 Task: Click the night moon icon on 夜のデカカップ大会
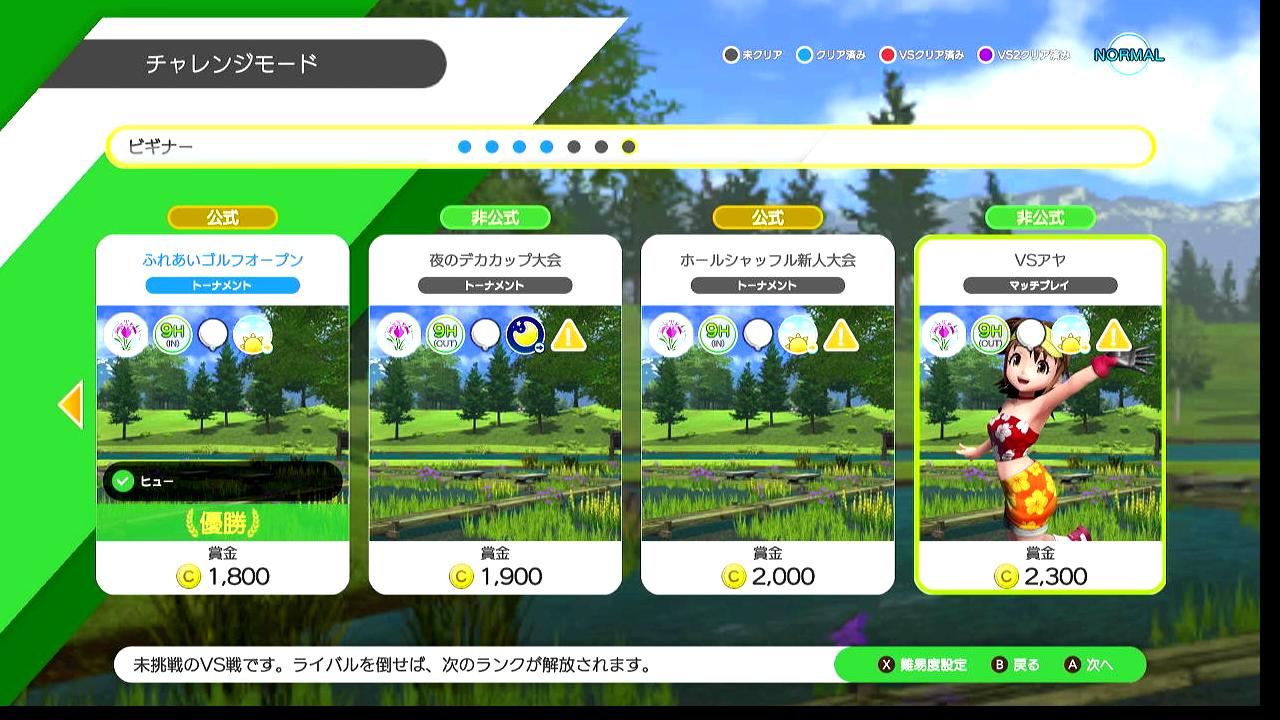click(x=525, y=336)
